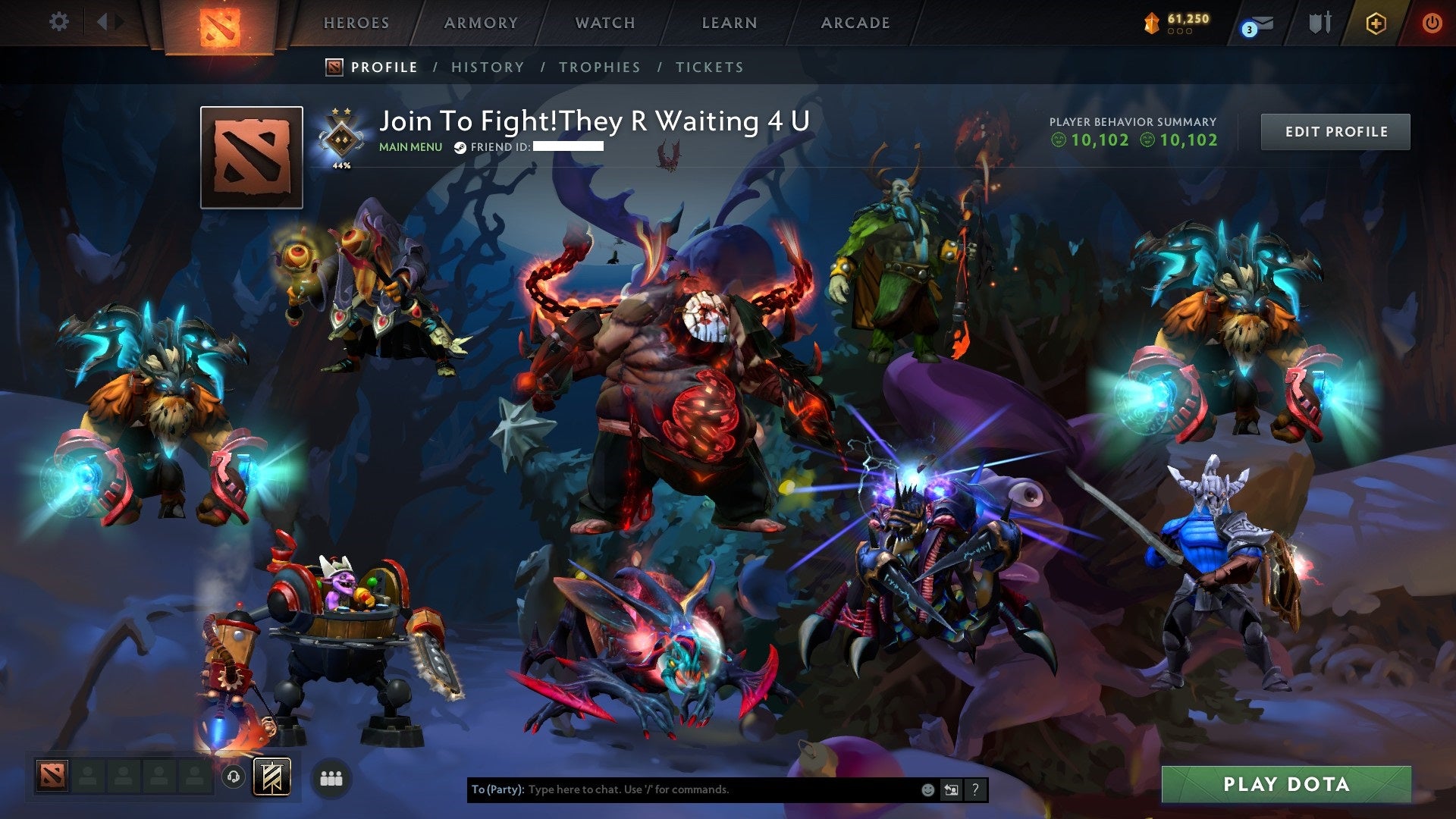Viewport: 1456px width, 819px height.
Task: Click the power/exit icon
Action: click(1432, 23)
